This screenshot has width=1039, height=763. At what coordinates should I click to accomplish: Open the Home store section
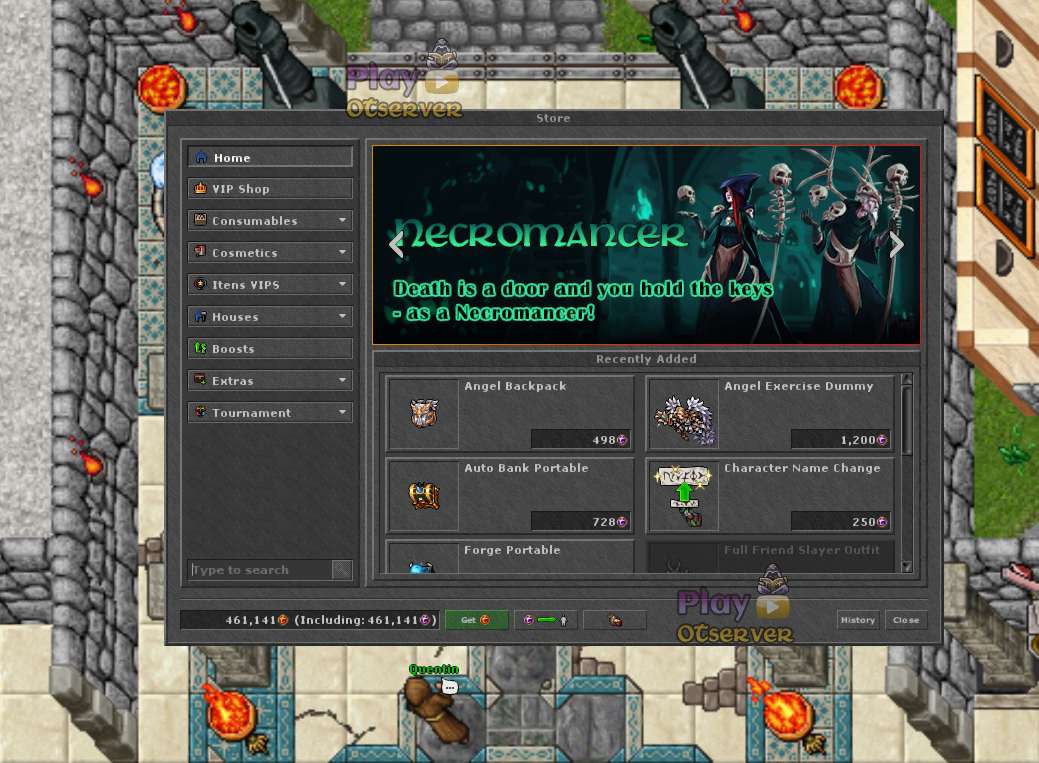(x=270, y=157)
